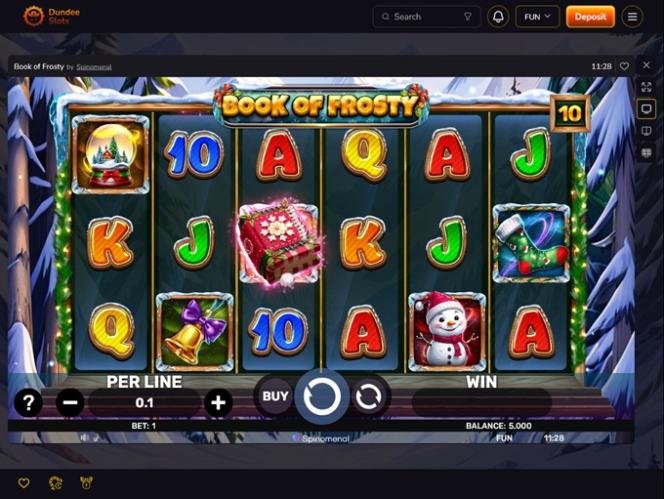Screen dimensions: 664x499
Task: Add game to favorites with heart icon
Action: pos(624,66)
